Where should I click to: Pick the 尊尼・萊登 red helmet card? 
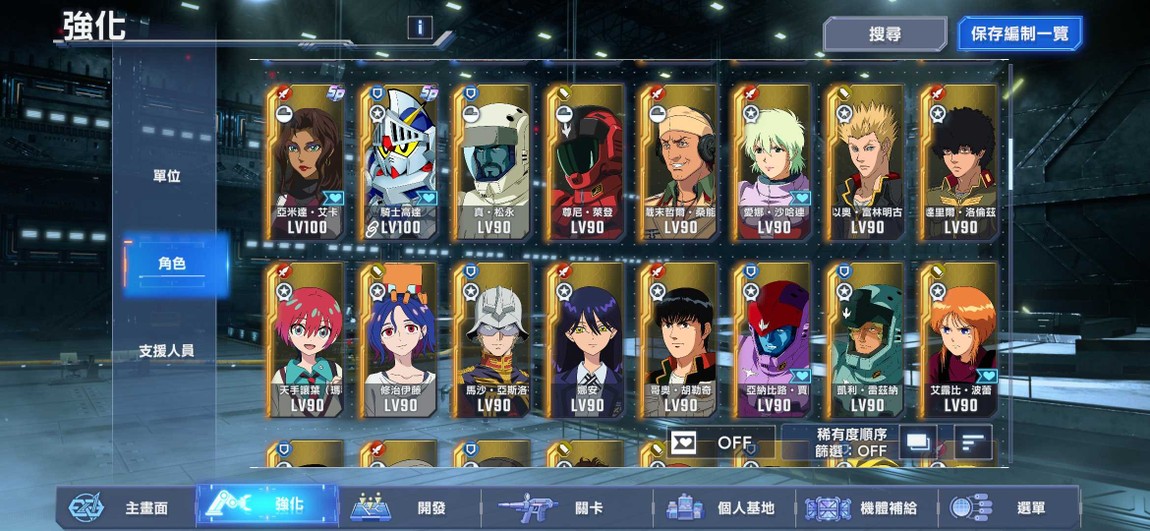[587, 162]
